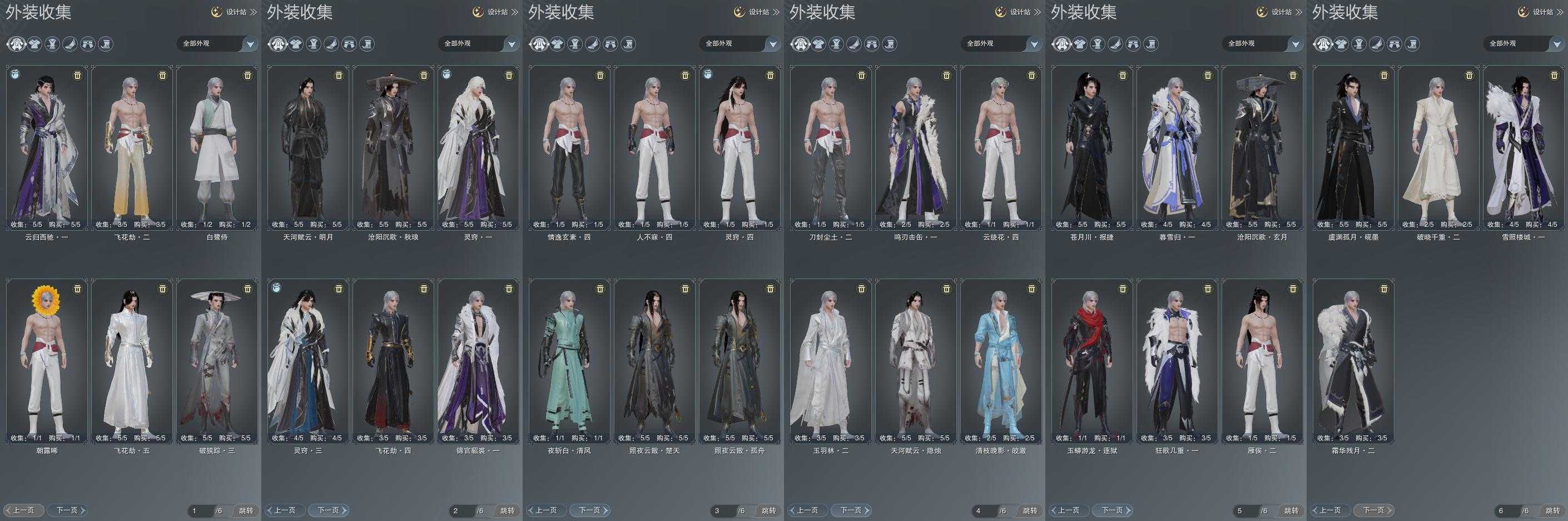
Task: Pick the cream 破晓千重·二 outfit
Action: point(1439,147)
